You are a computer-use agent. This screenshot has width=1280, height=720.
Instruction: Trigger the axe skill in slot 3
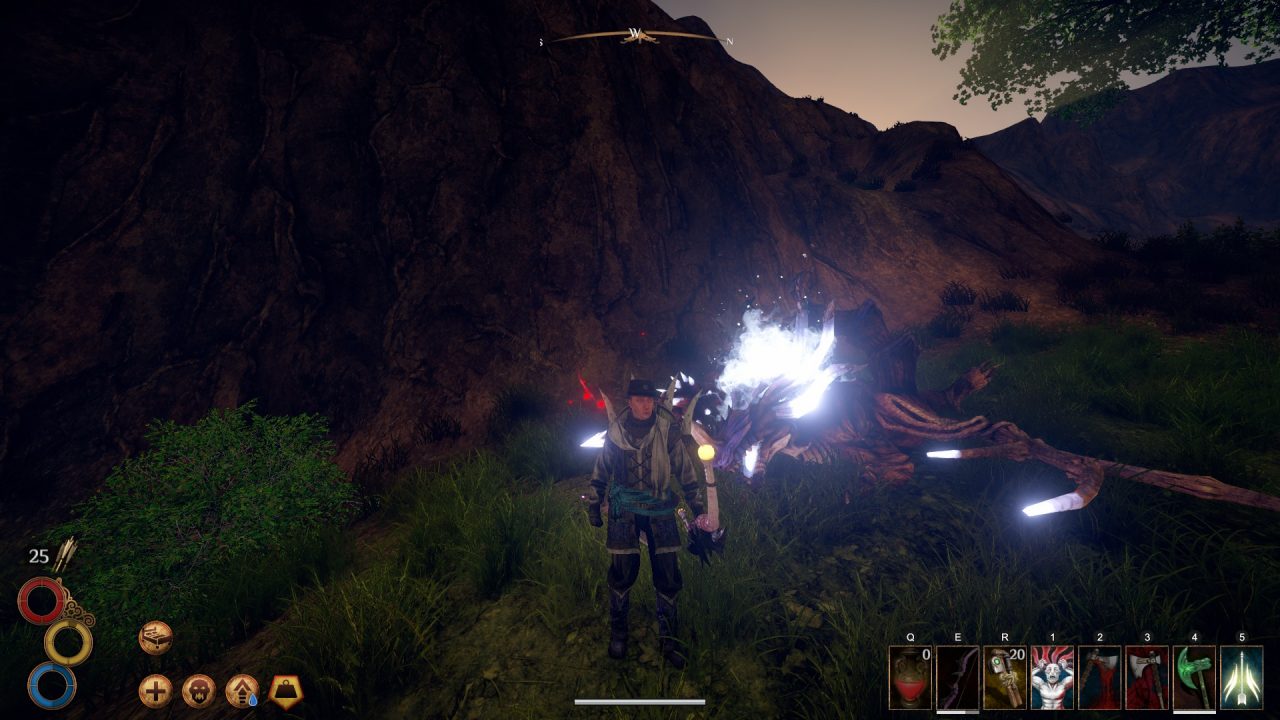click(1146, 677)
